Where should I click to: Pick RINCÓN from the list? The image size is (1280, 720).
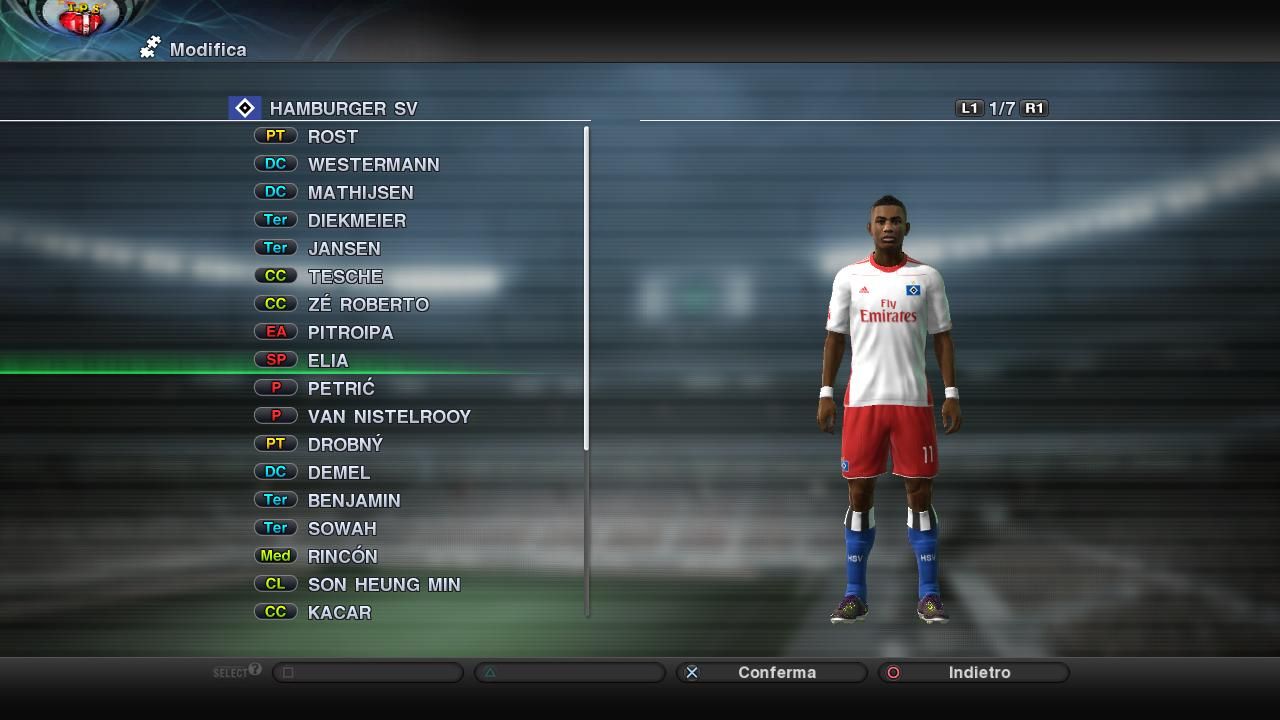click(x=342, y=557)
